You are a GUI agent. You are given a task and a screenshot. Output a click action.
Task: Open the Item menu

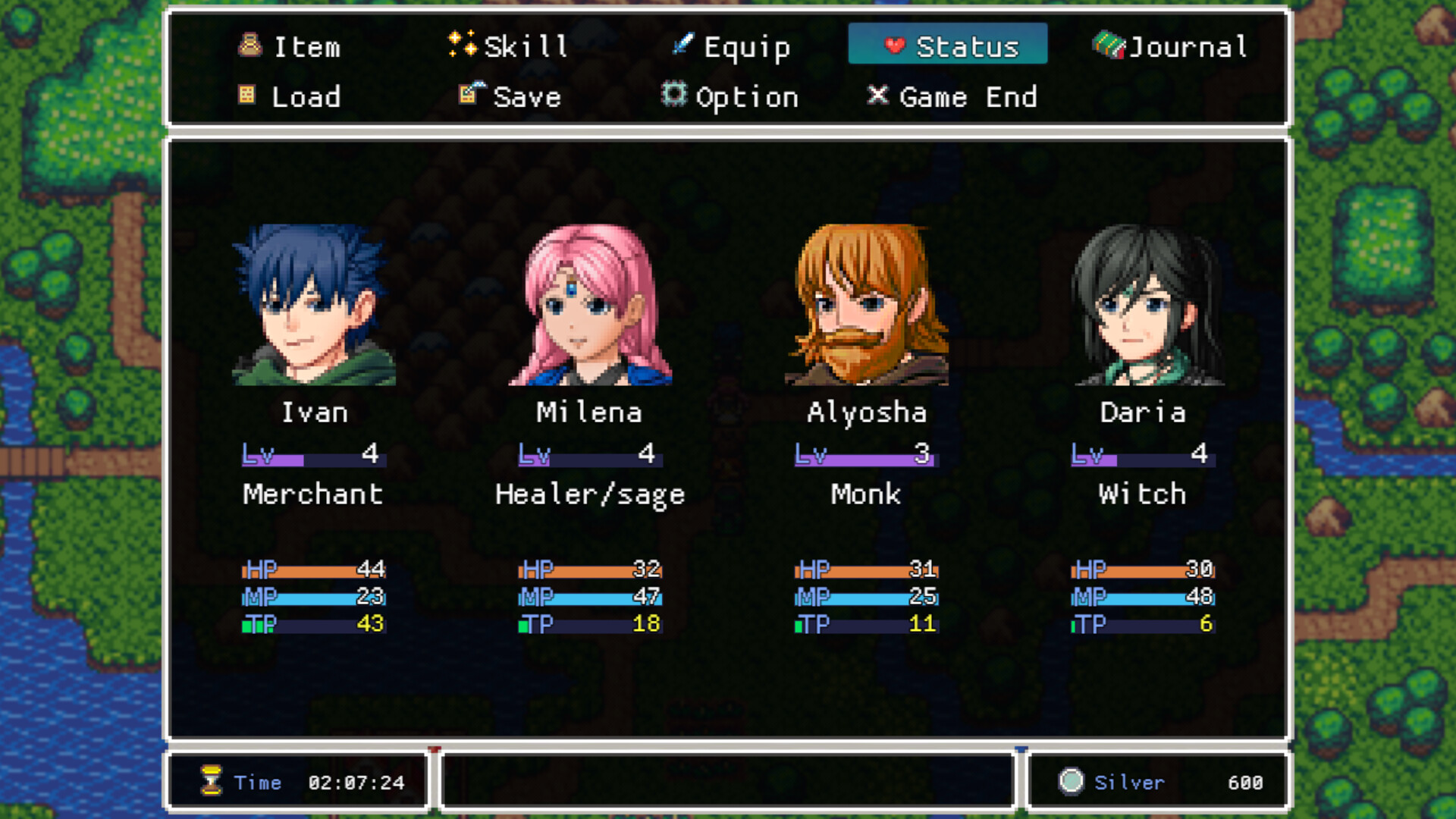pyautogui.click(x=290, y=47)
